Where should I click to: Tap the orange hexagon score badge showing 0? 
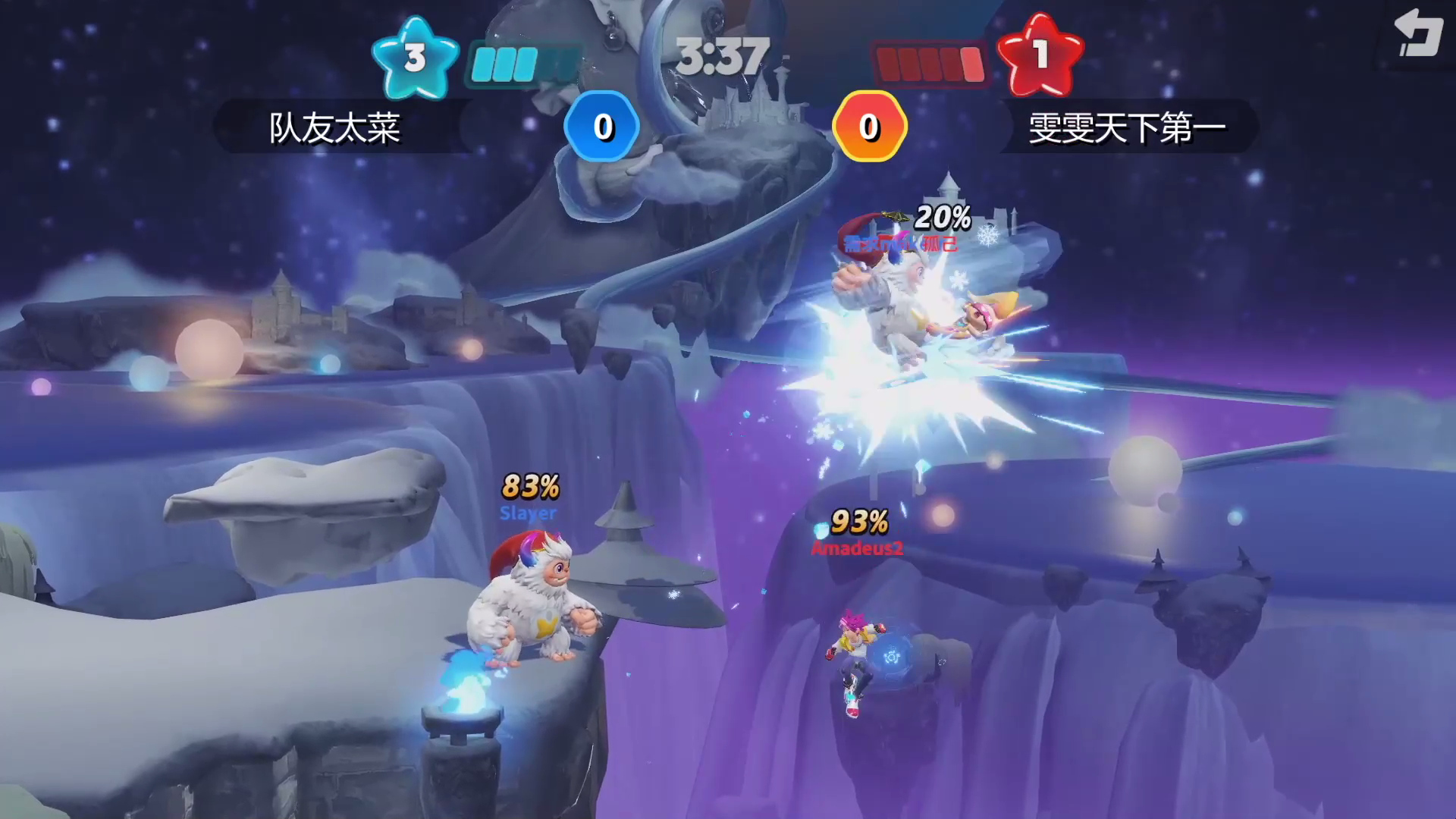pyautogui.click(x=871, y=125)
